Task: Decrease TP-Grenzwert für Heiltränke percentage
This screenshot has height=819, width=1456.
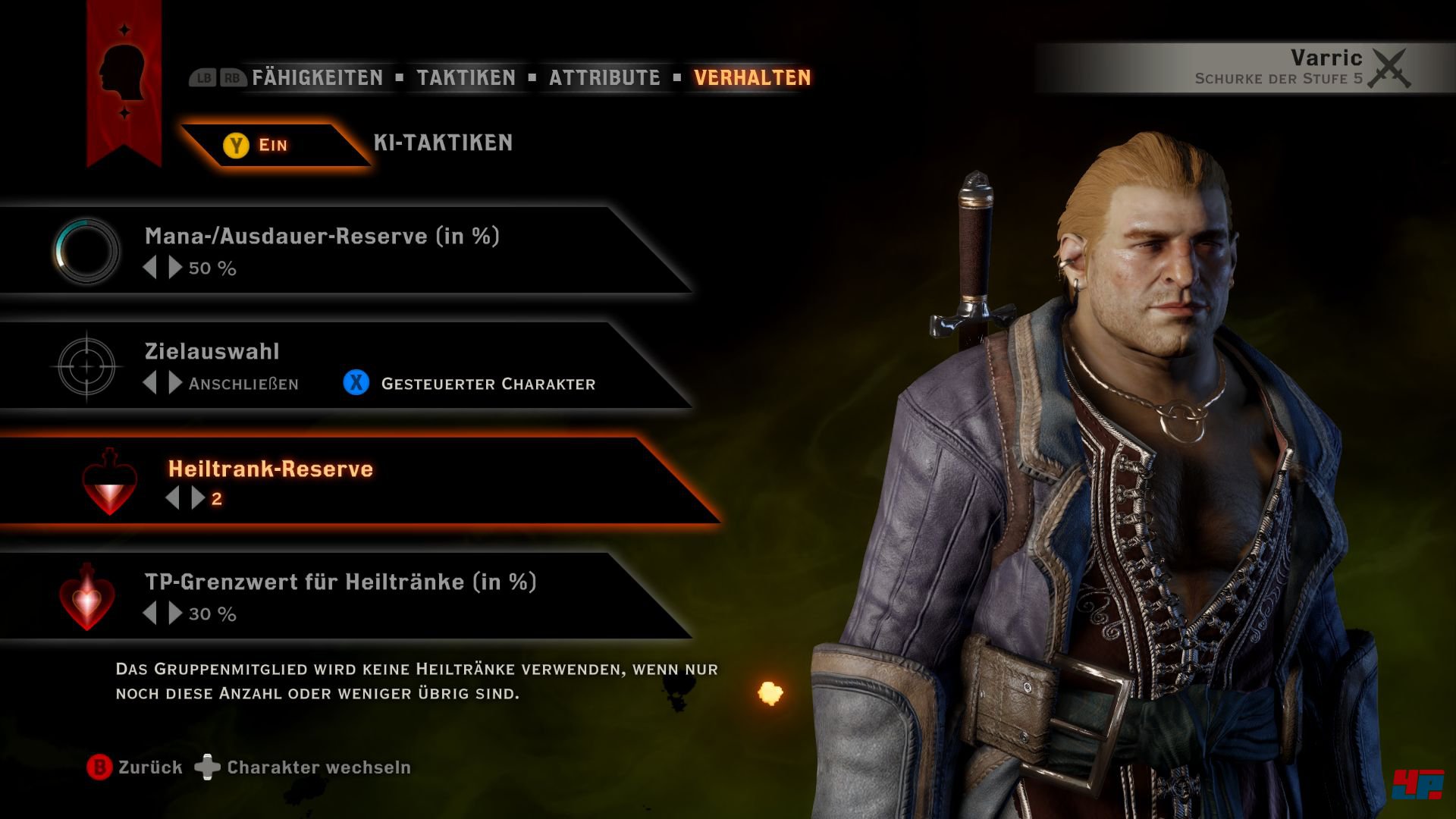Action: point(150,613)
